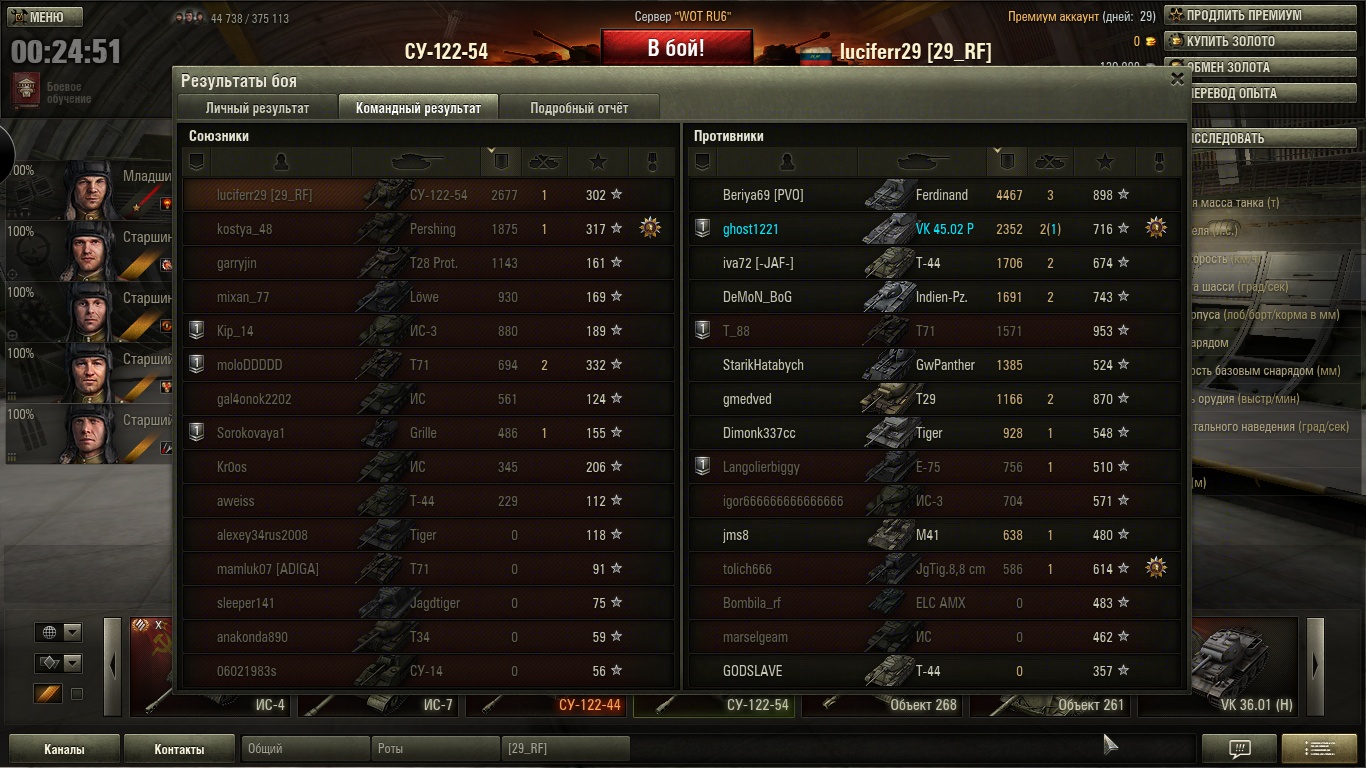Close the battle results window
This screenshot has width=1366, height=768.
tap(1177, 79)
